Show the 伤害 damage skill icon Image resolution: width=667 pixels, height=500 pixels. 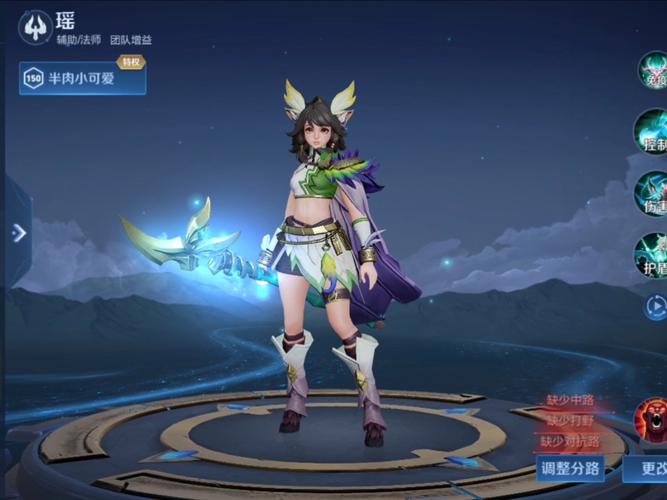coord(654,193)
